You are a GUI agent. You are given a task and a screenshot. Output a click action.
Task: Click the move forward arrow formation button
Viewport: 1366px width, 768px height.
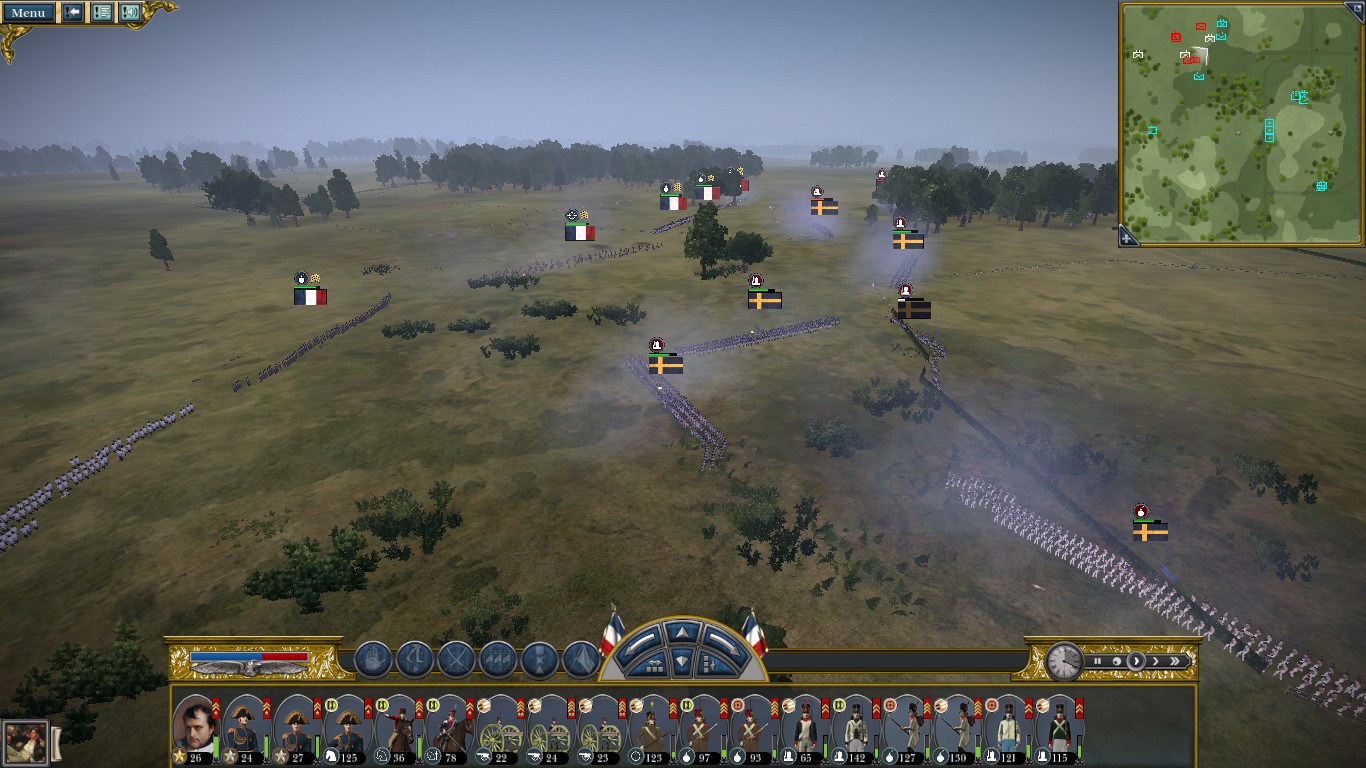(x=683, y=633)
